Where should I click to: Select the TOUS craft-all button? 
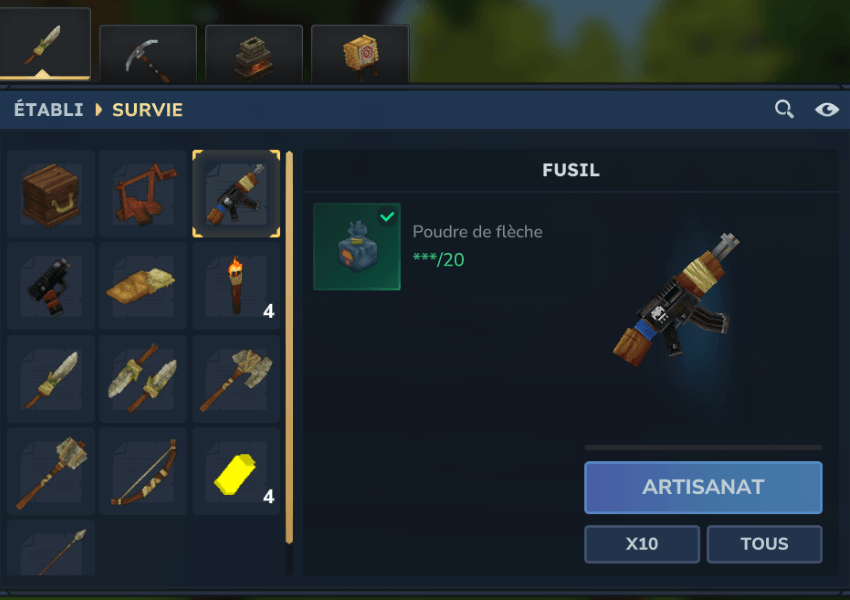pos(764,544)
